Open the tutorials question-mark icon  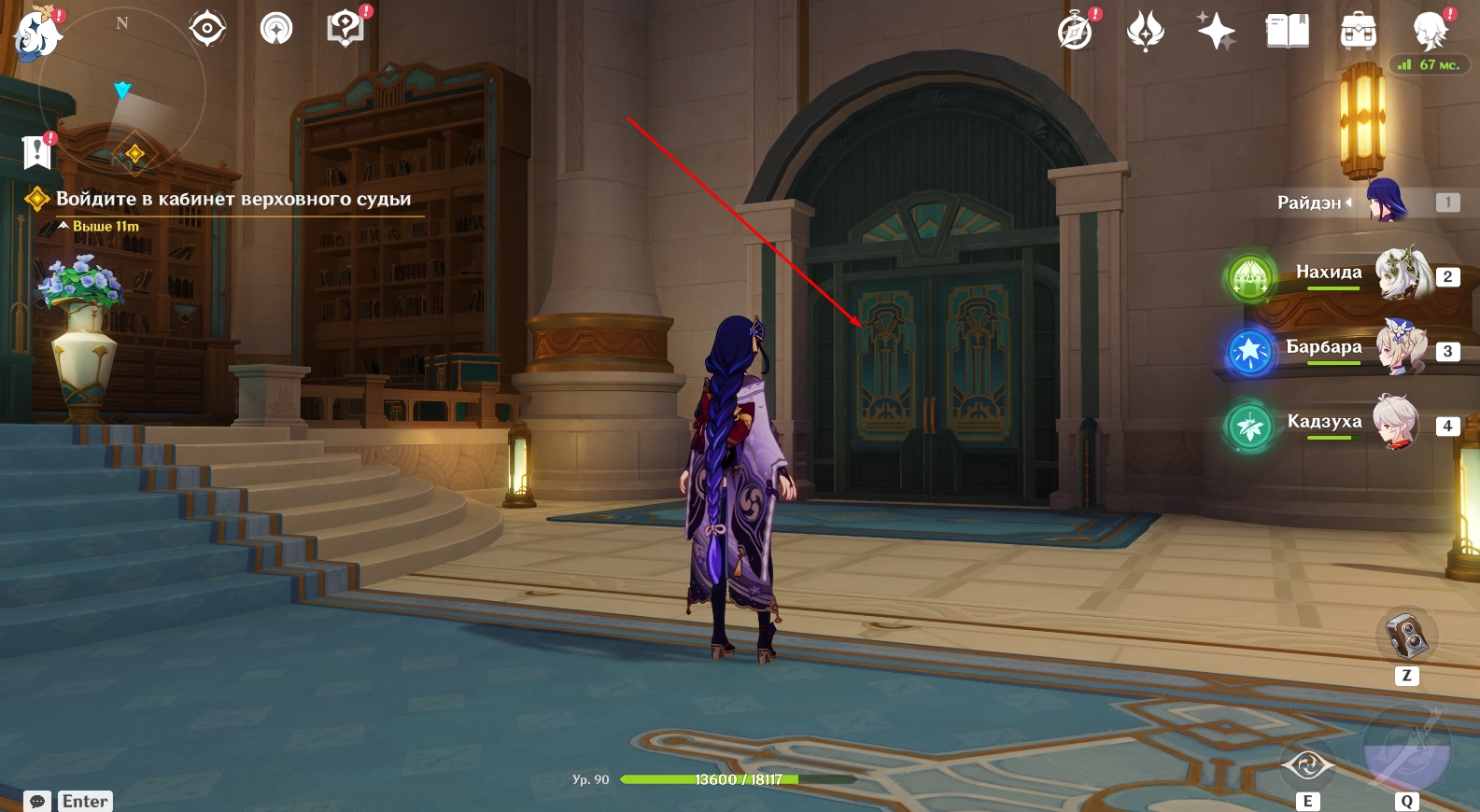(x=345, y=29)
